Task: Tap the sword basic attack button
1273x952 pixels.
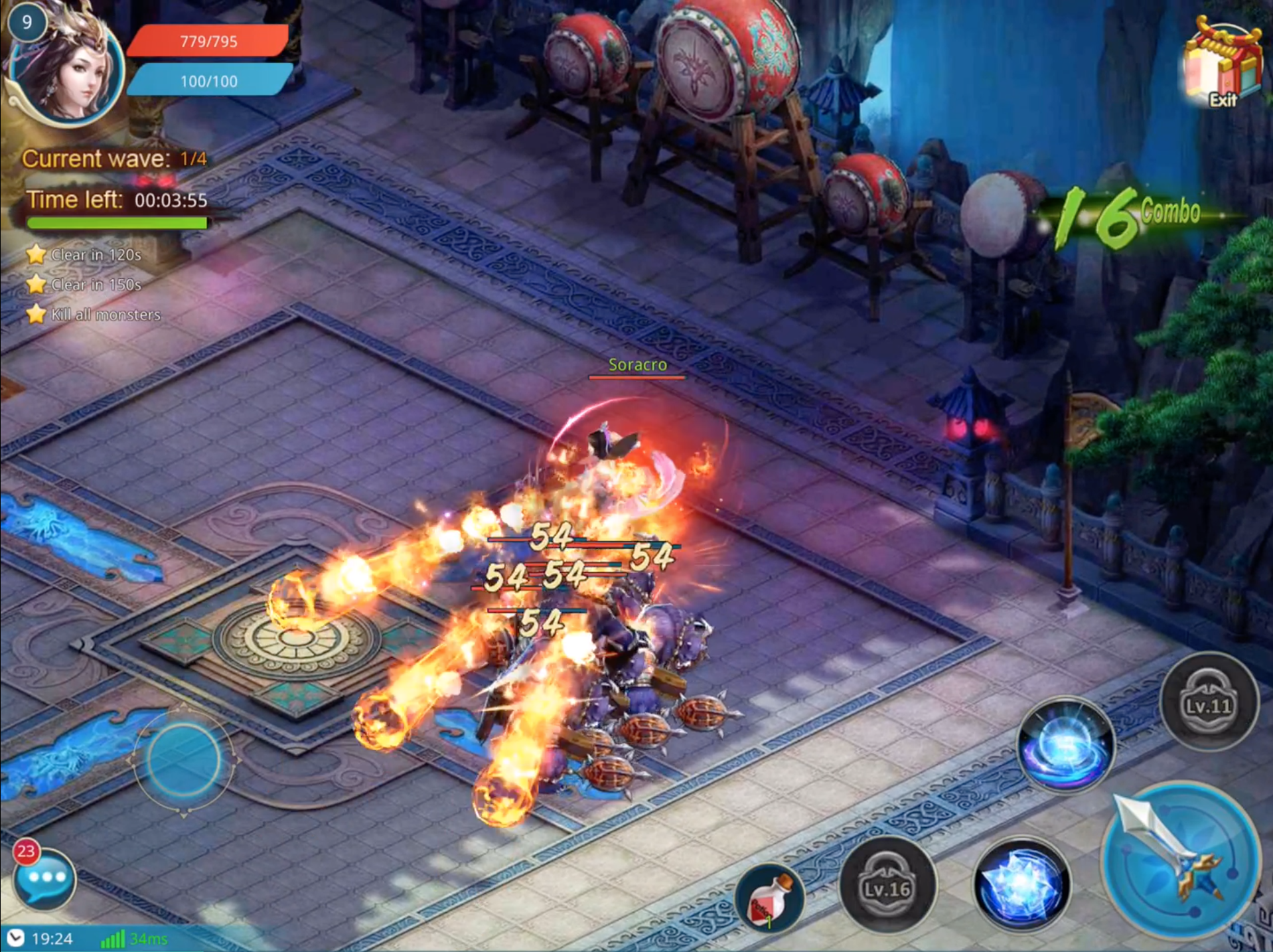Action: click(1180, 860)
